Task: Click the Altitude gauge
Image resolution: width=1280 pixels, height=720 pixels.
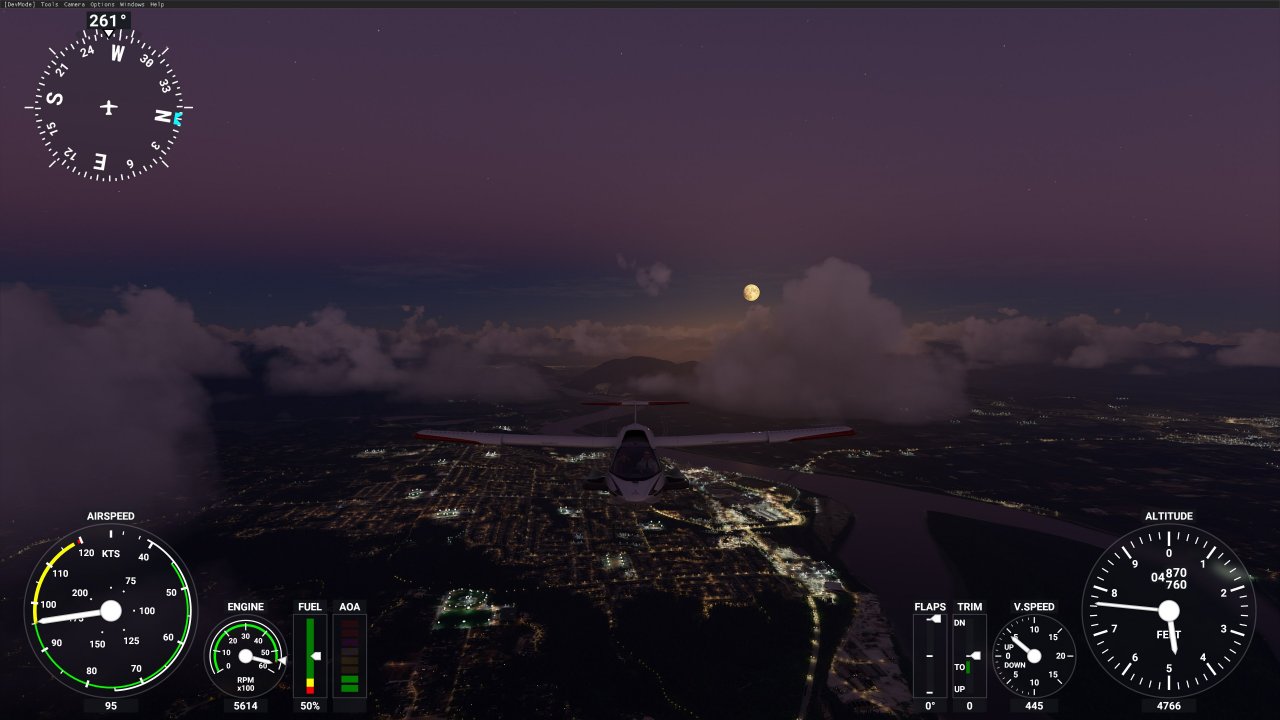Action: point(1170,610)
